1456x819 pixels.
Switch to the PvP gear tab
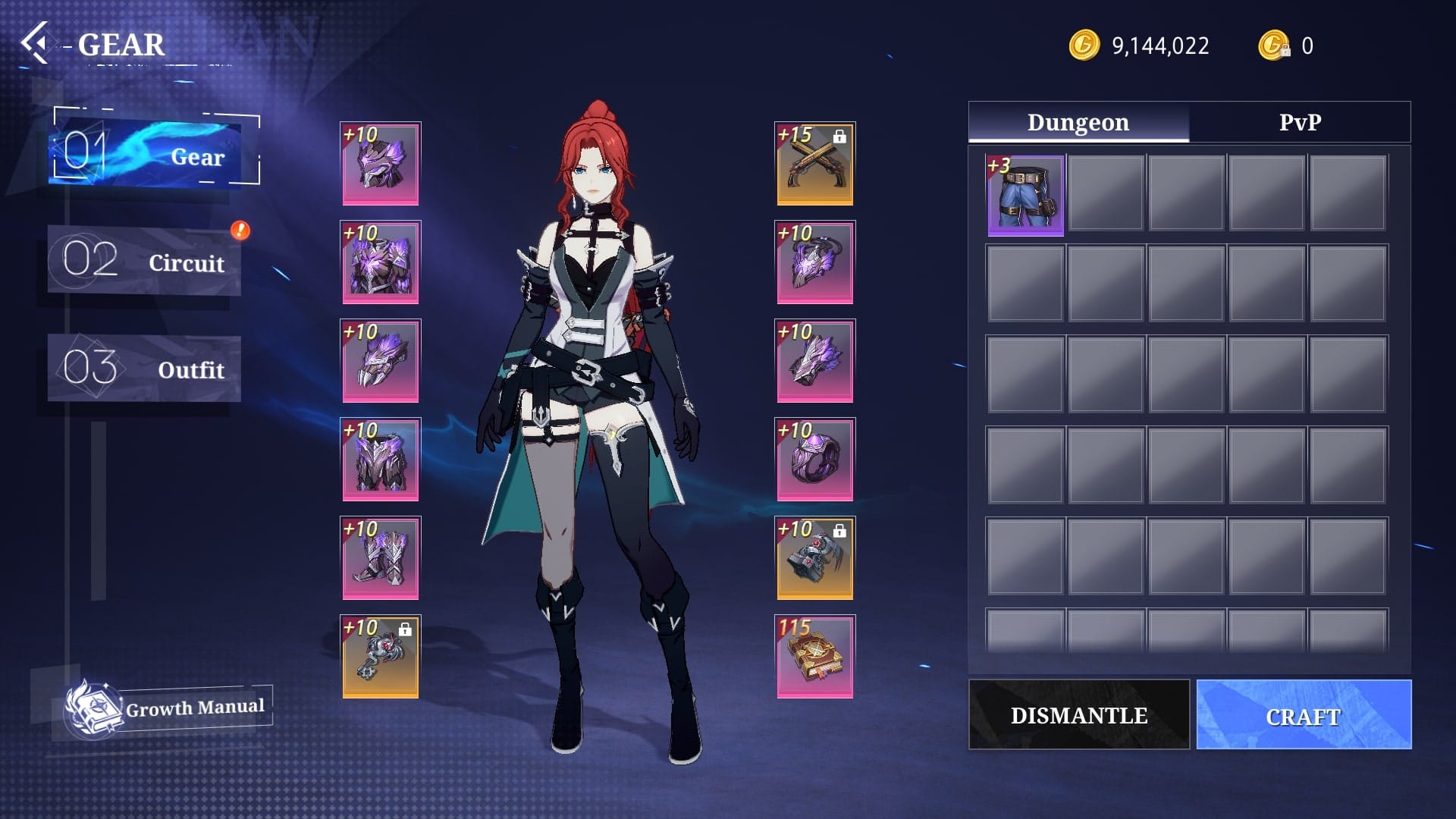coord(1299,122)
